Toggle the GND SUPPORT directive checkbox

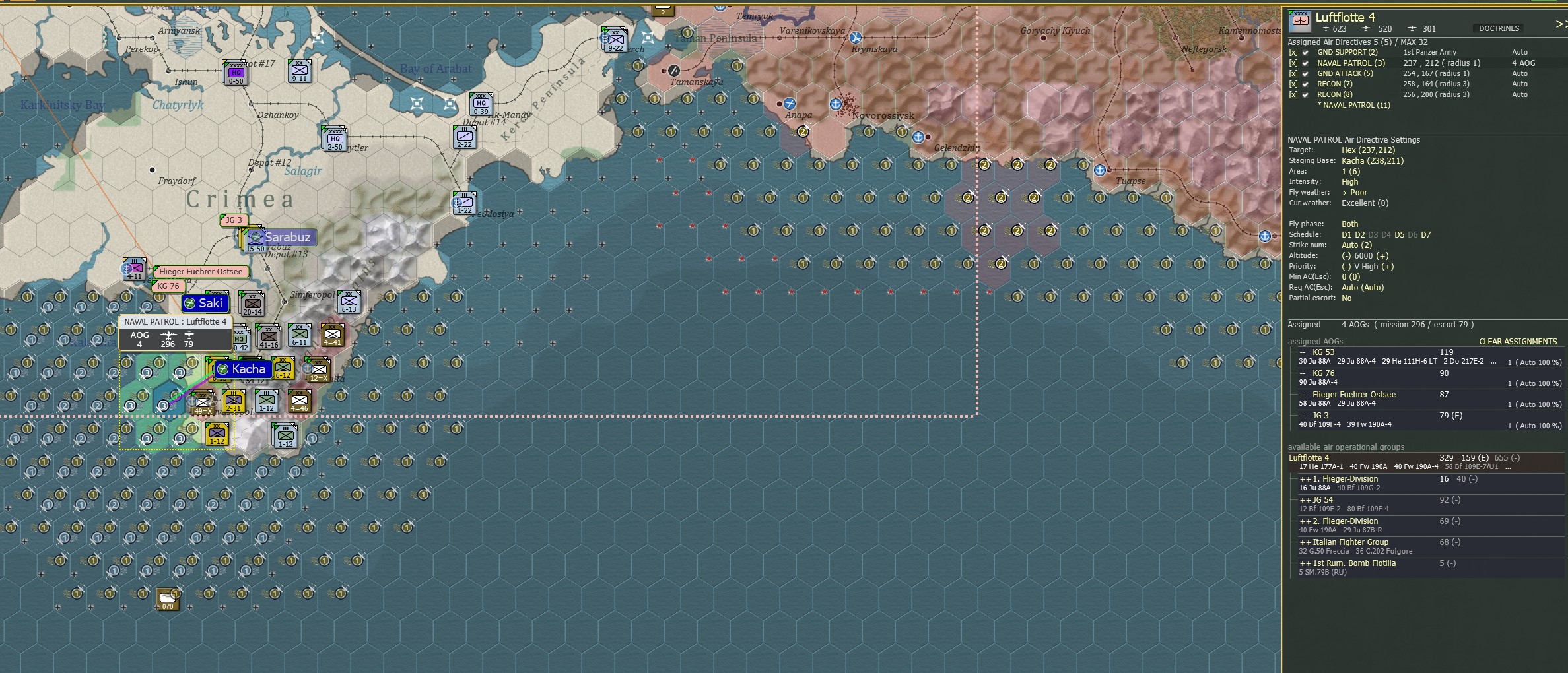tap(1305, 52)
